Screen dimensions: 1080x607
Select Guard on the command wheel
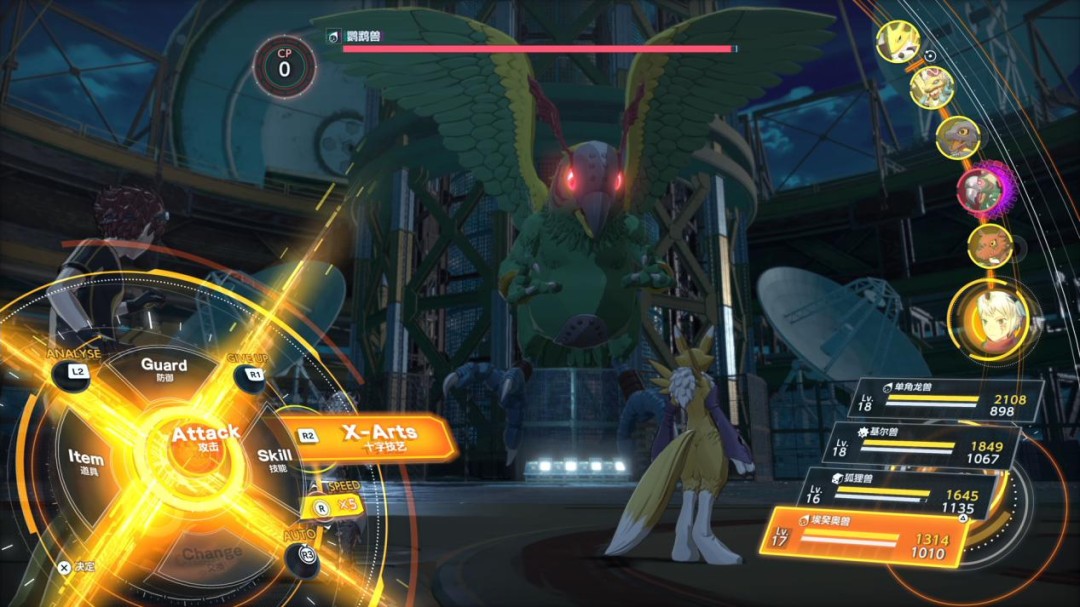coord(164,370)
